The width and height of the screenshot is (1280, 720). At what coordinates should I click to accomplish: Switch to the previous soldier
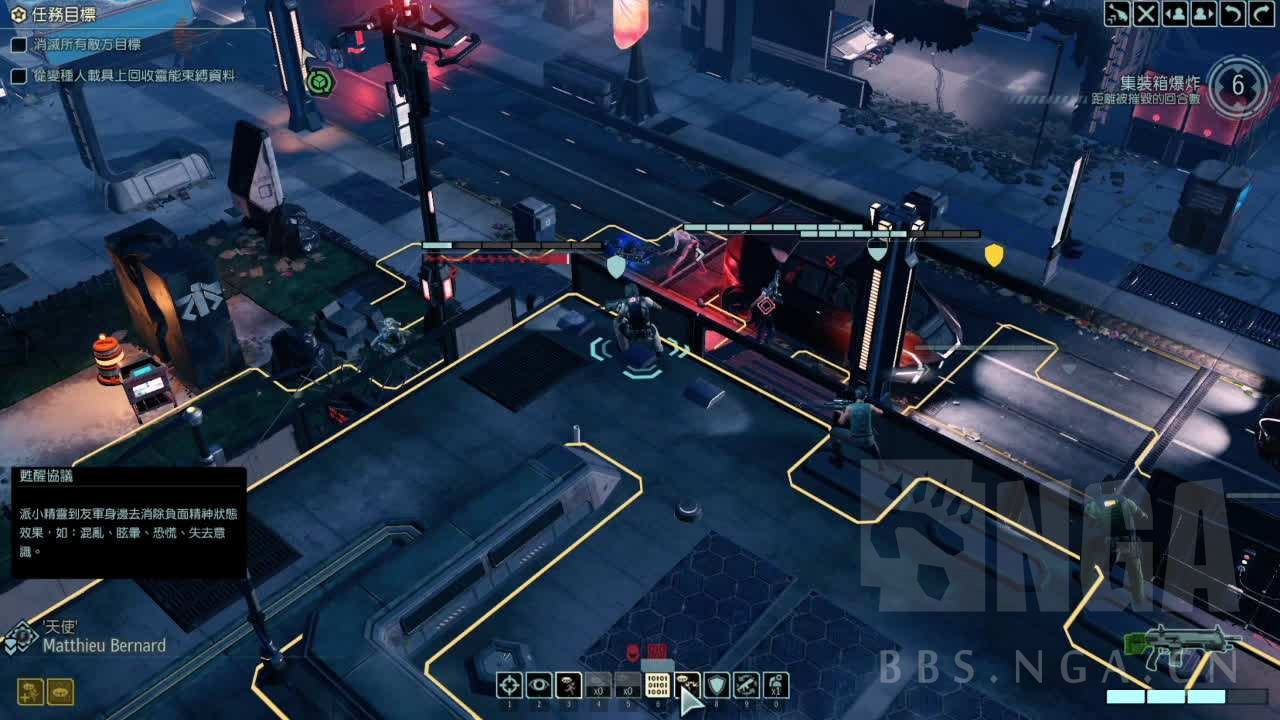(x=1176, y=14)
